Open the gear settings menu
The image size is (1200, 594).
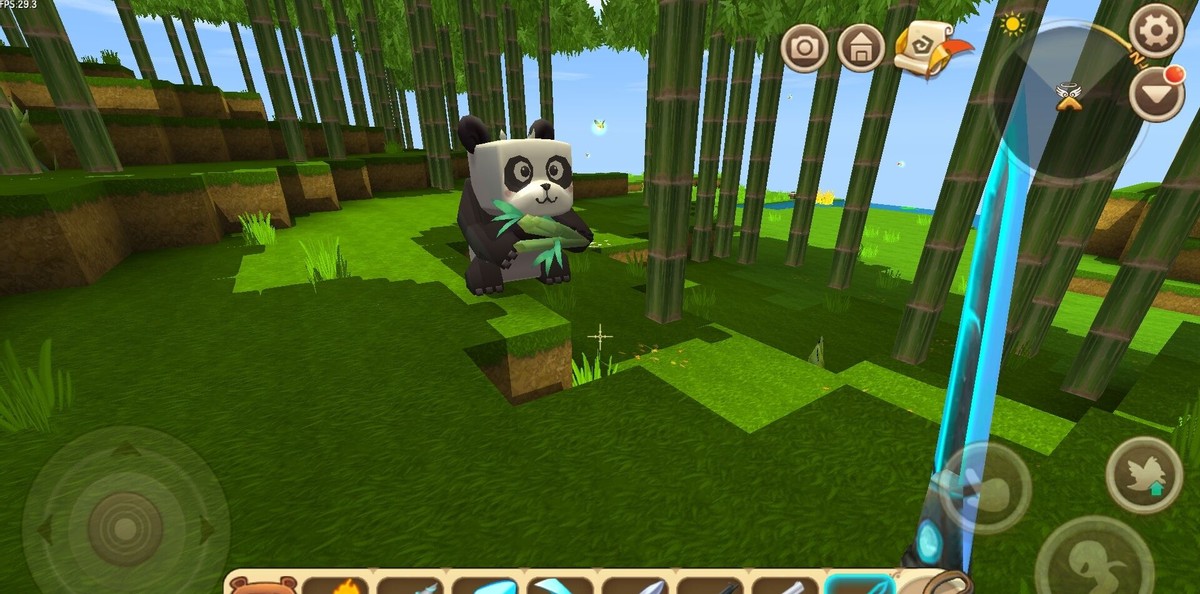click(1156, 31)
